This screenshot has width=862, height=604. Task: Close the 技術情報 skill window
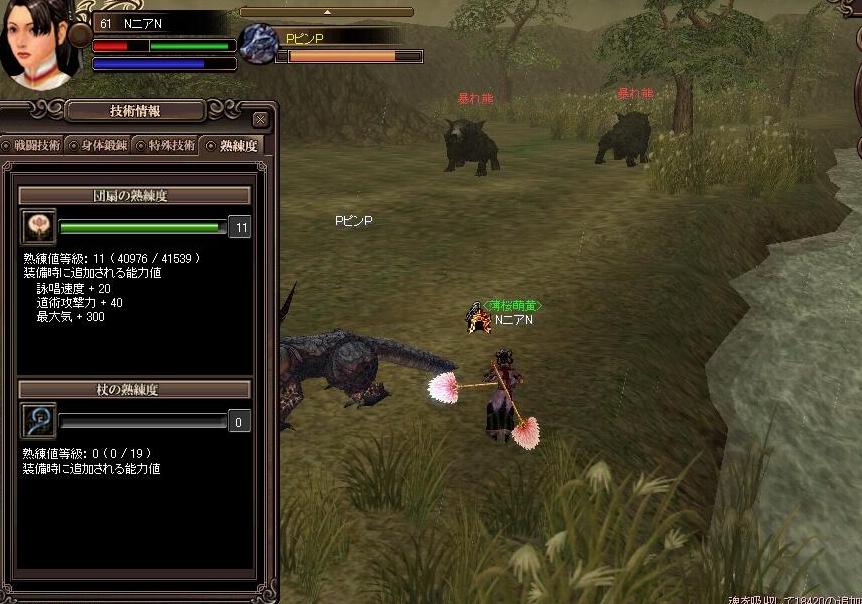[260, 120]
